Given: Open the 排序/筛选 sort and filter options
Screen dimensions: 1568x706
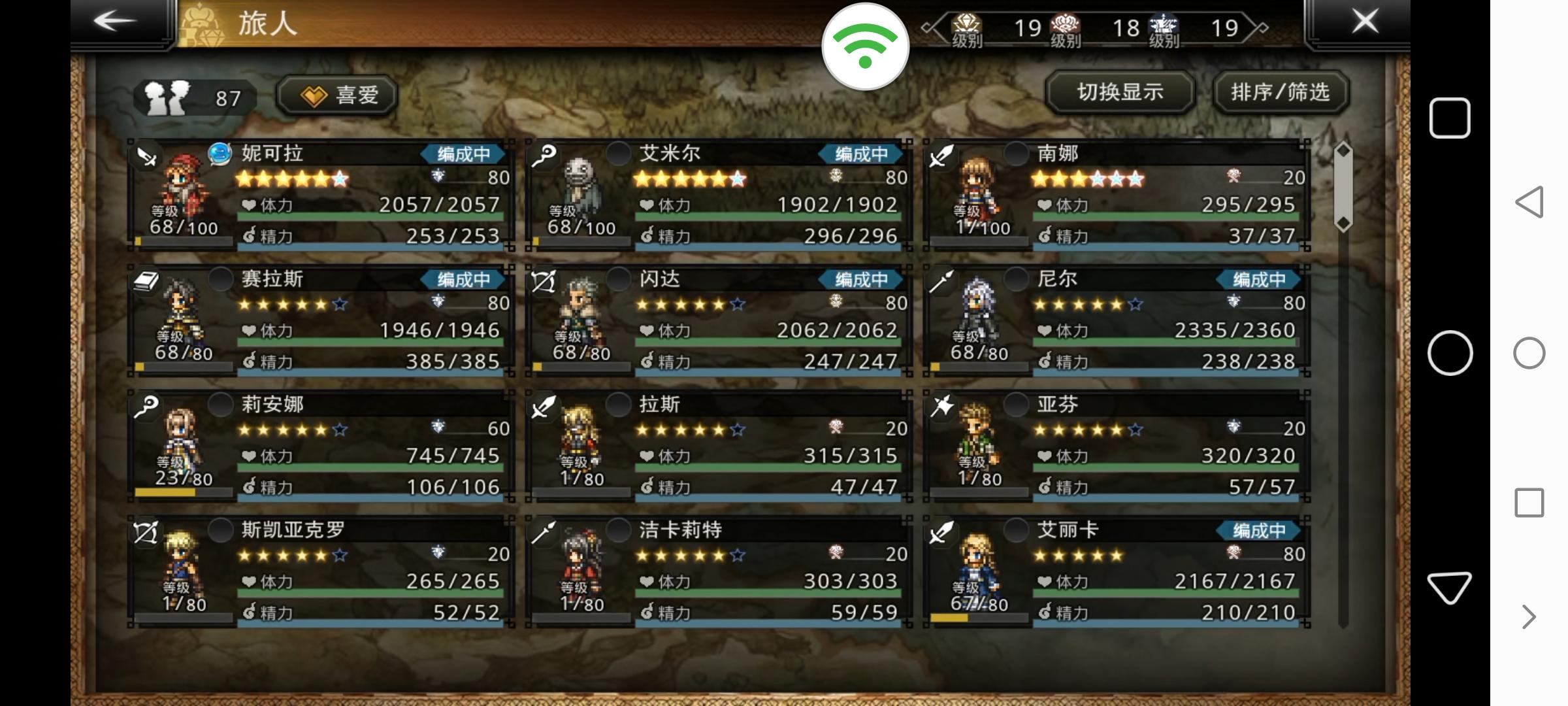Looking at the screenshot, I should pos(1280,93).
